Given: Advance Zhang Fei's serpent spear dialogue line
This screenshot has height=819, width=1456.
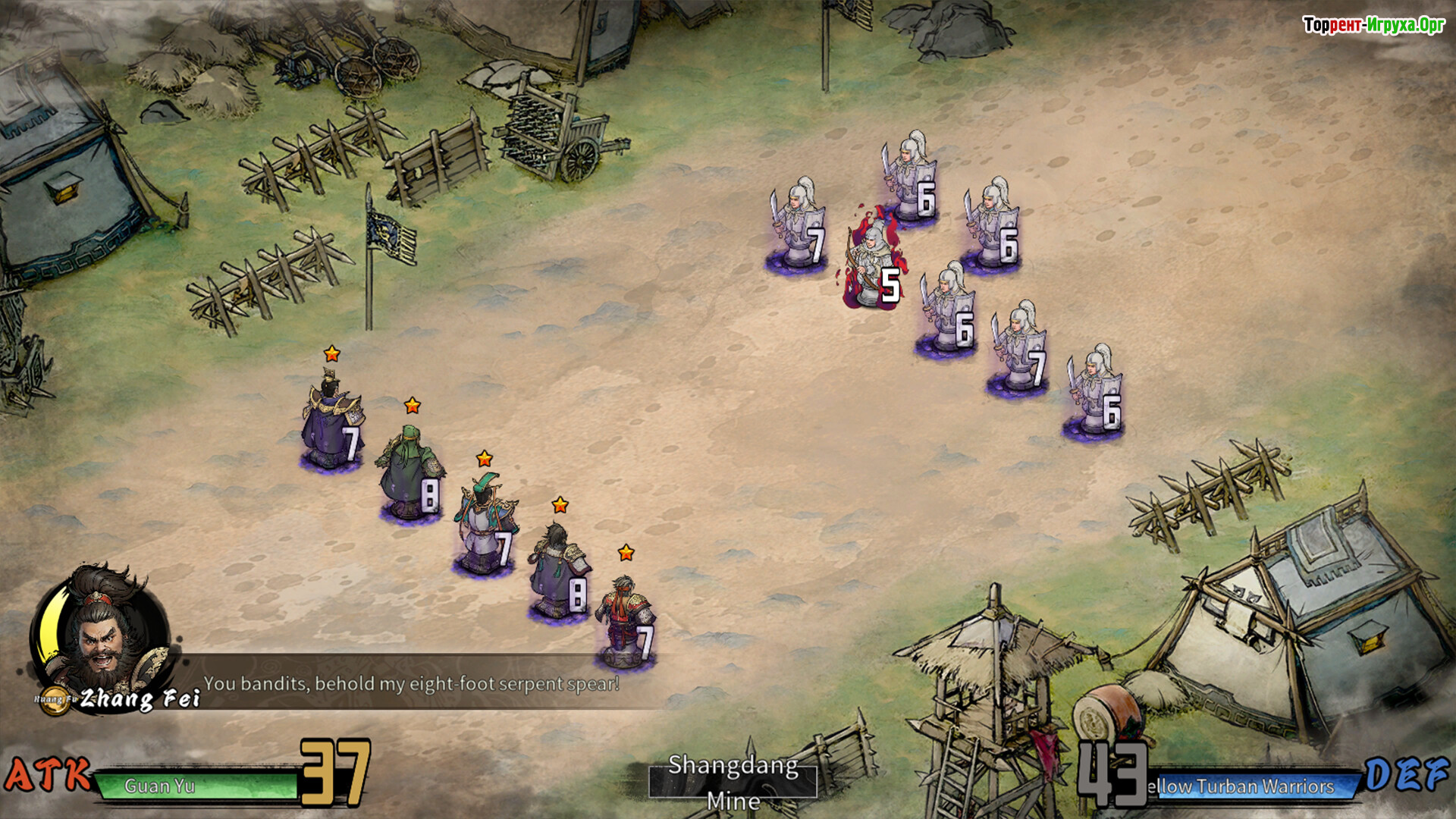Looking at the screenshot, I should pos(412,684).
